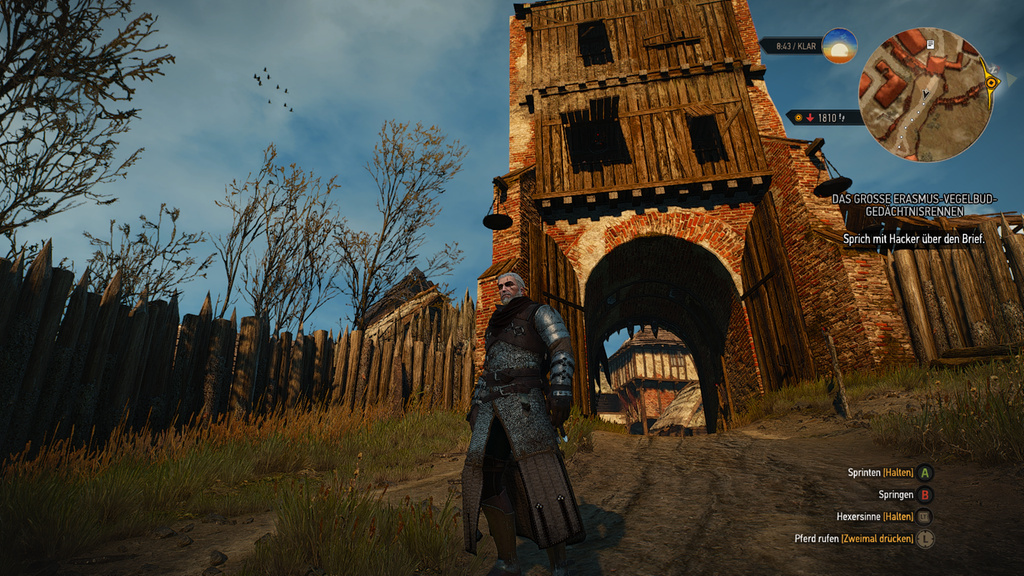Select objective 'Sprich mit Hacker über den Brief'
Screen dimensions: 1024x576
[914, 239]
